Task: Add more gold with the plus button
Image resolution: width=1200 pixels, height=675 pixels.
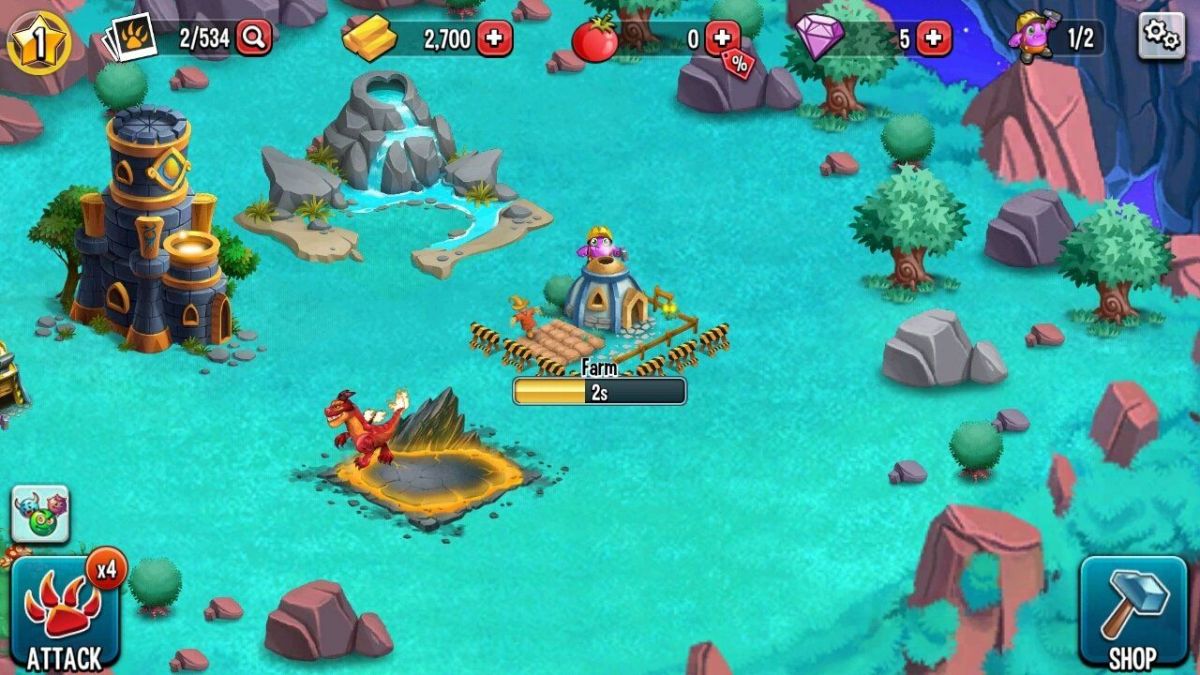Action: click(494, 39)
